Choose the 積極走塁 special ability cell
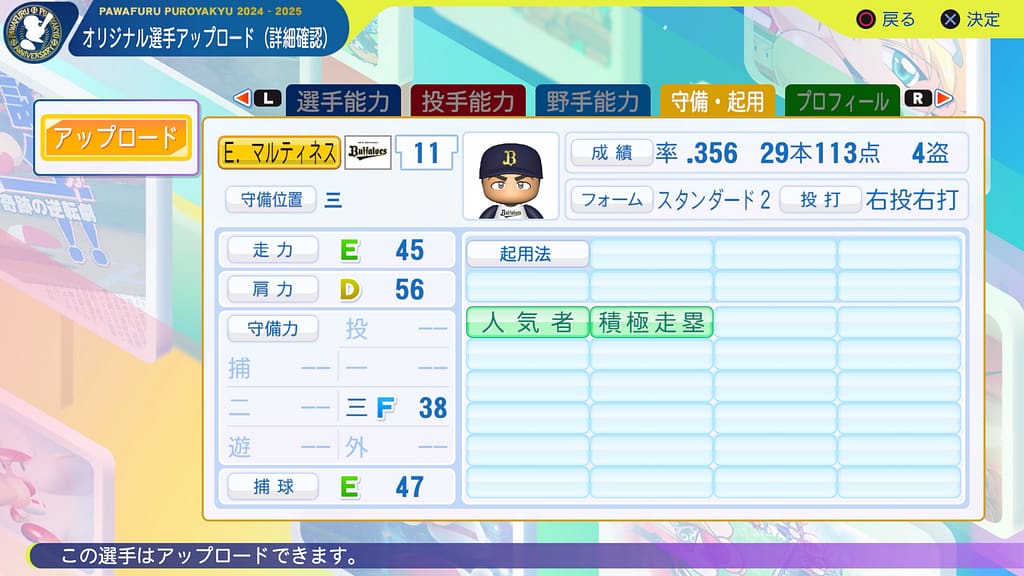 click(x=651, y=322)
